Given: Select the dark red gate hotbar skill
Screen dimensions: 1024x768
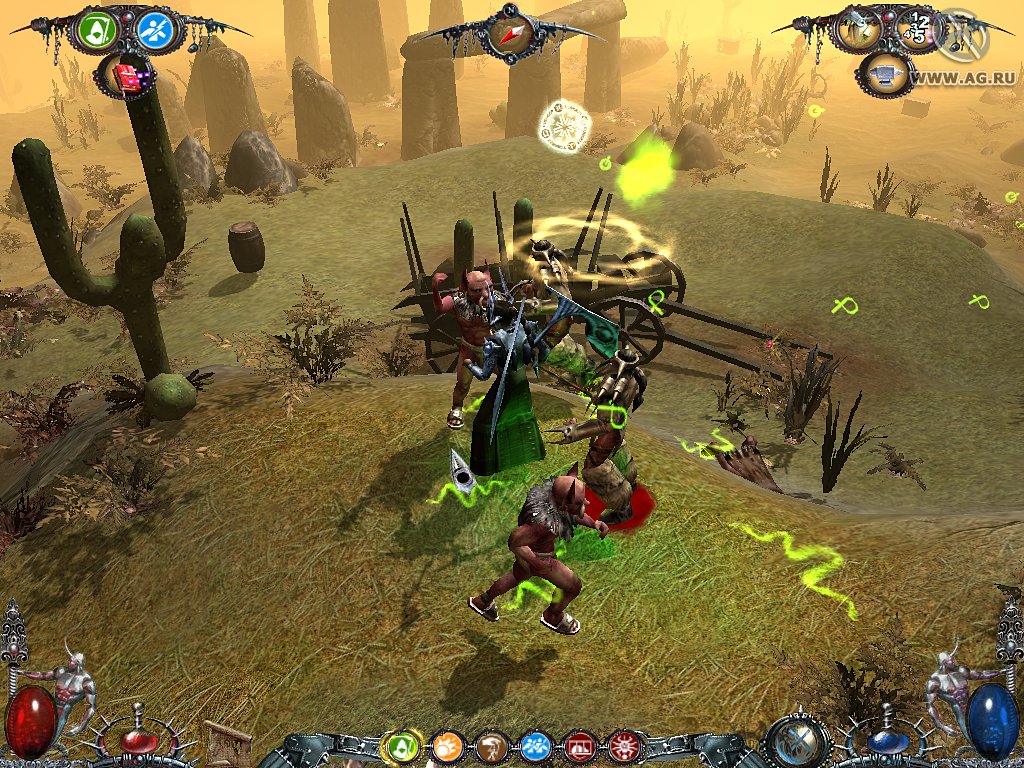Looking at the screenshot, I should pos(580,746).
